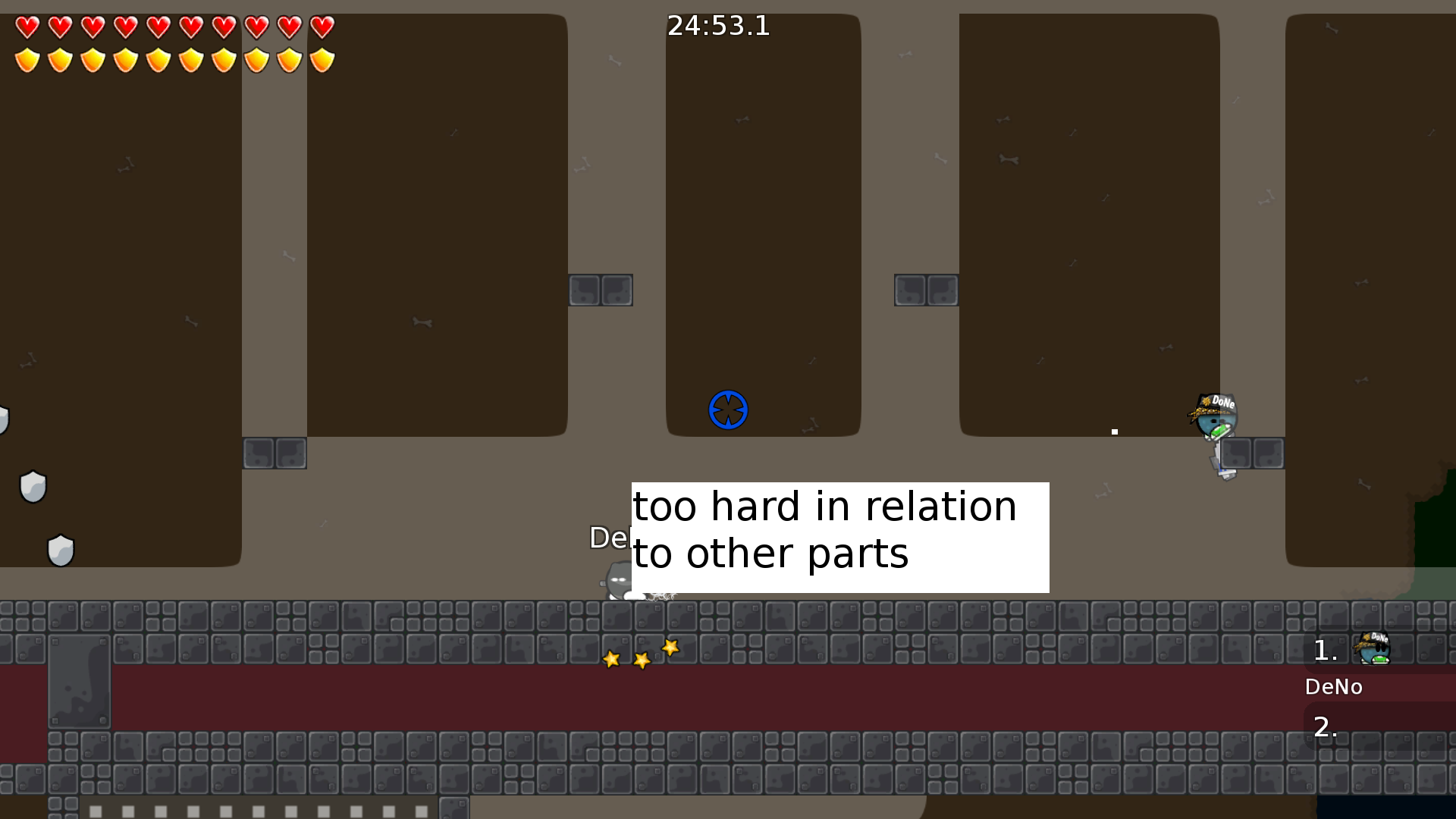The height and width of the screenshot is (819, 1456).
Task: Click the first red heart icon
Action: pyautogui.click(x=27, y=29)
